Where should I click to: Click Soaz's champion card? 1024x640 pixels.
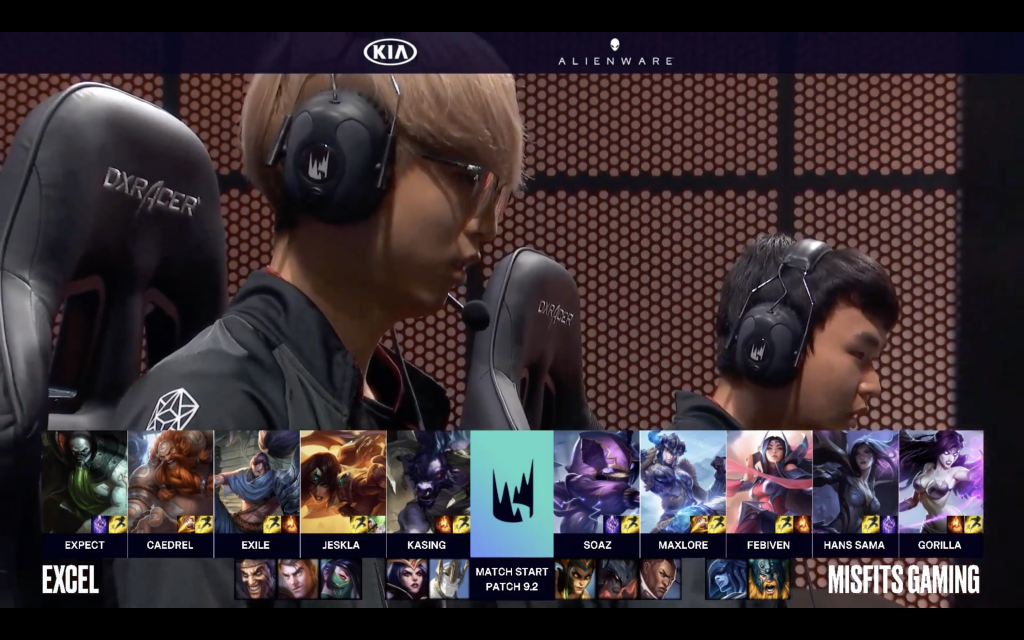(596, 482)
